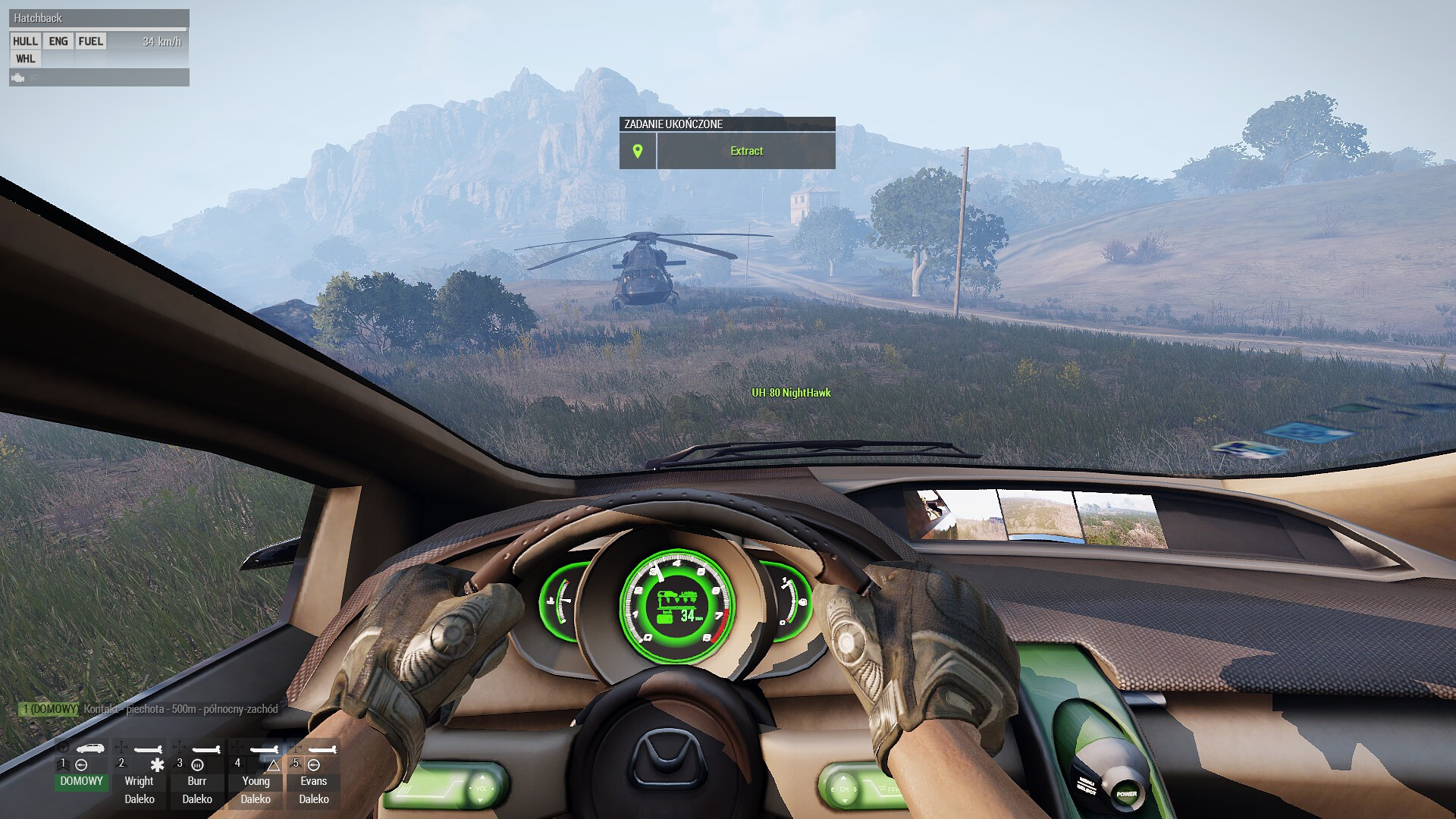The width and height of the screenshot is (1456, 819).
Task: Click the green task marker icon beside Extract
Action: tap(637, 151)
